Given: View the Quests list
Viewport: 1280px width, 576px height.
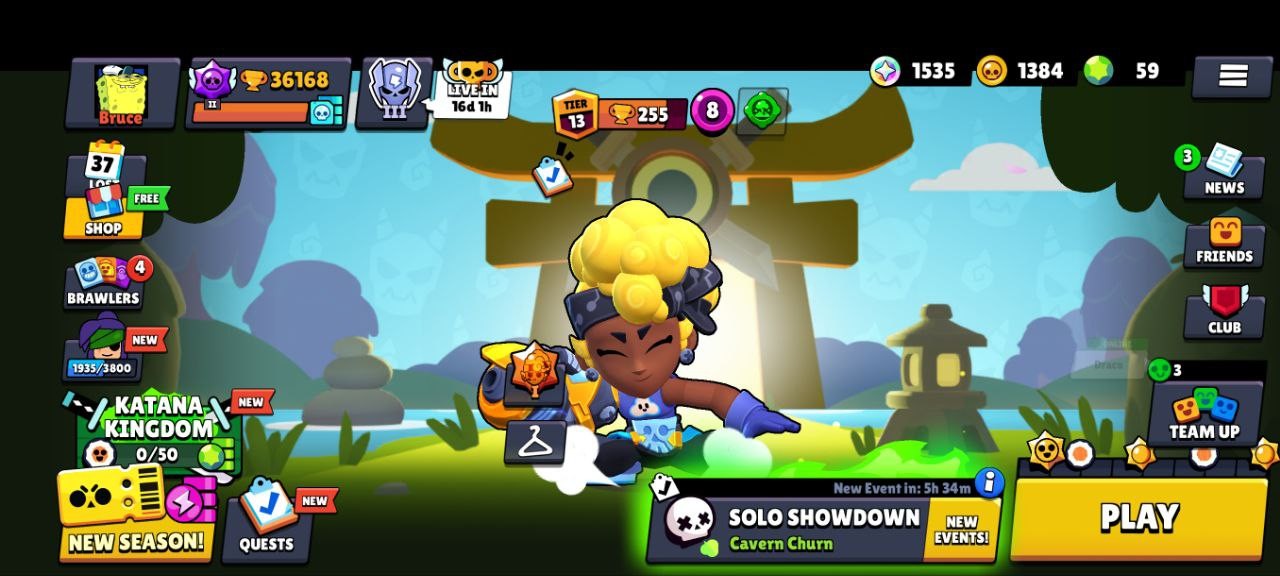Looking at the screenshot, I should 266,520.
